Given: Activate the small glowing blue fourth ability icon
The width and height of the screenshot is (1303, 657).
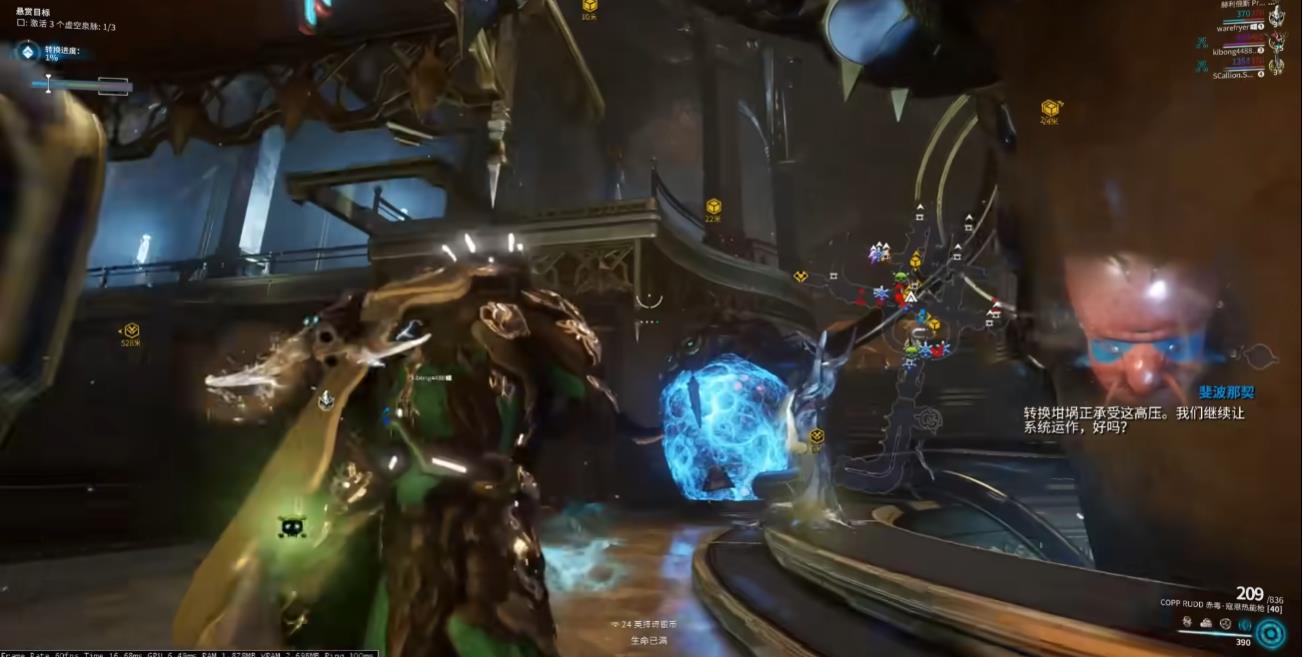Looking at the screenshot, I should (x=1244, y=624).
